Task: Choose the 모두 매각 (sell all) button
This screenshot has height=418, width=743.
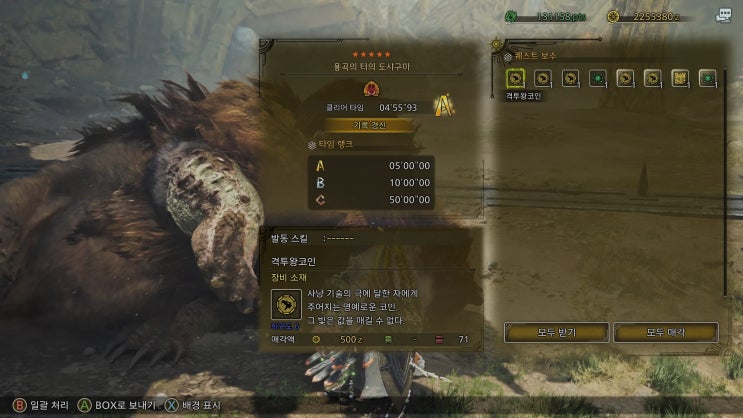Action: [x=665, y=332]
